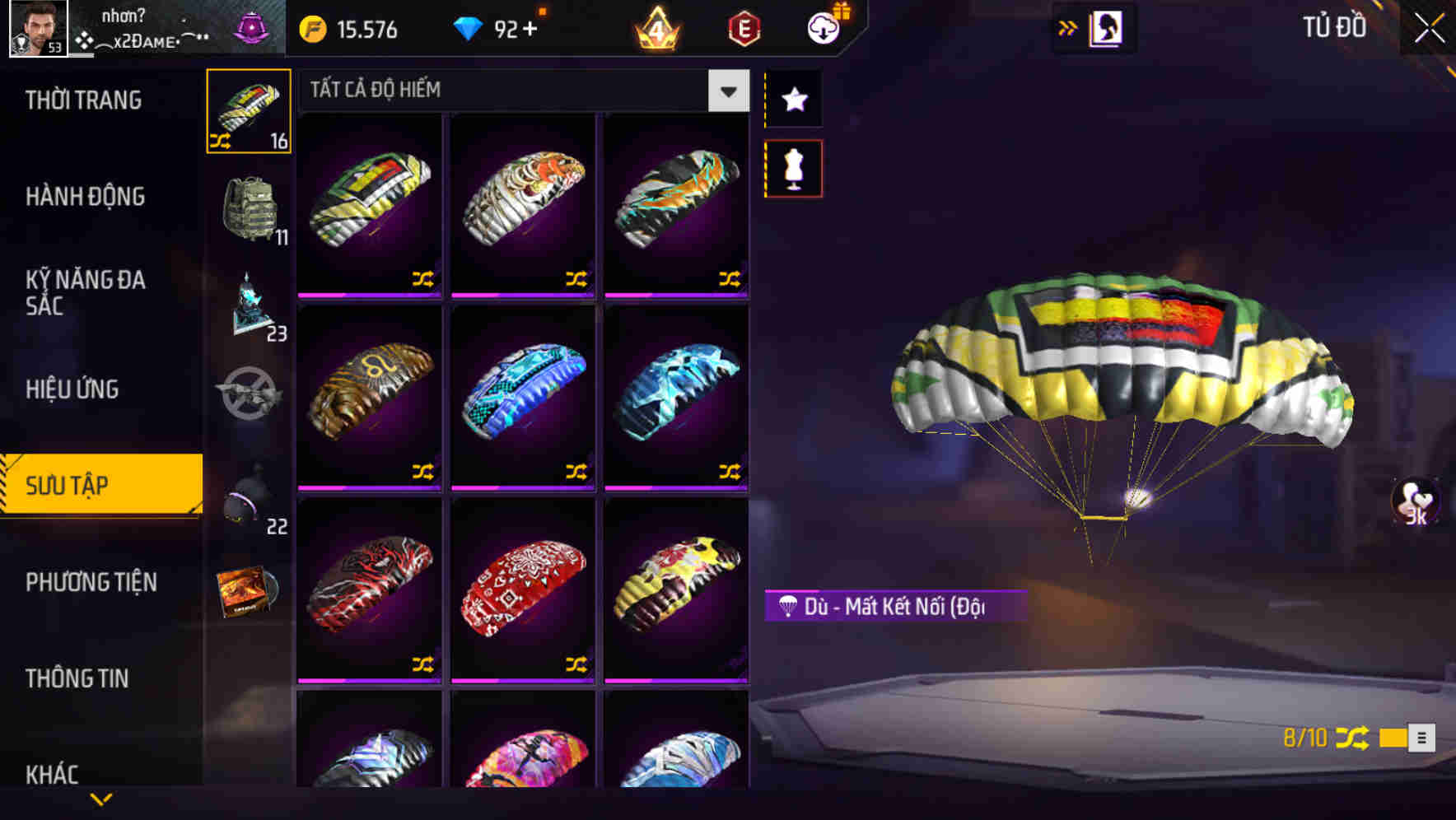Open the PHƯƠNG TIỆN section
This screenshot has width=1456, height=820.
(x=91, y=582)
